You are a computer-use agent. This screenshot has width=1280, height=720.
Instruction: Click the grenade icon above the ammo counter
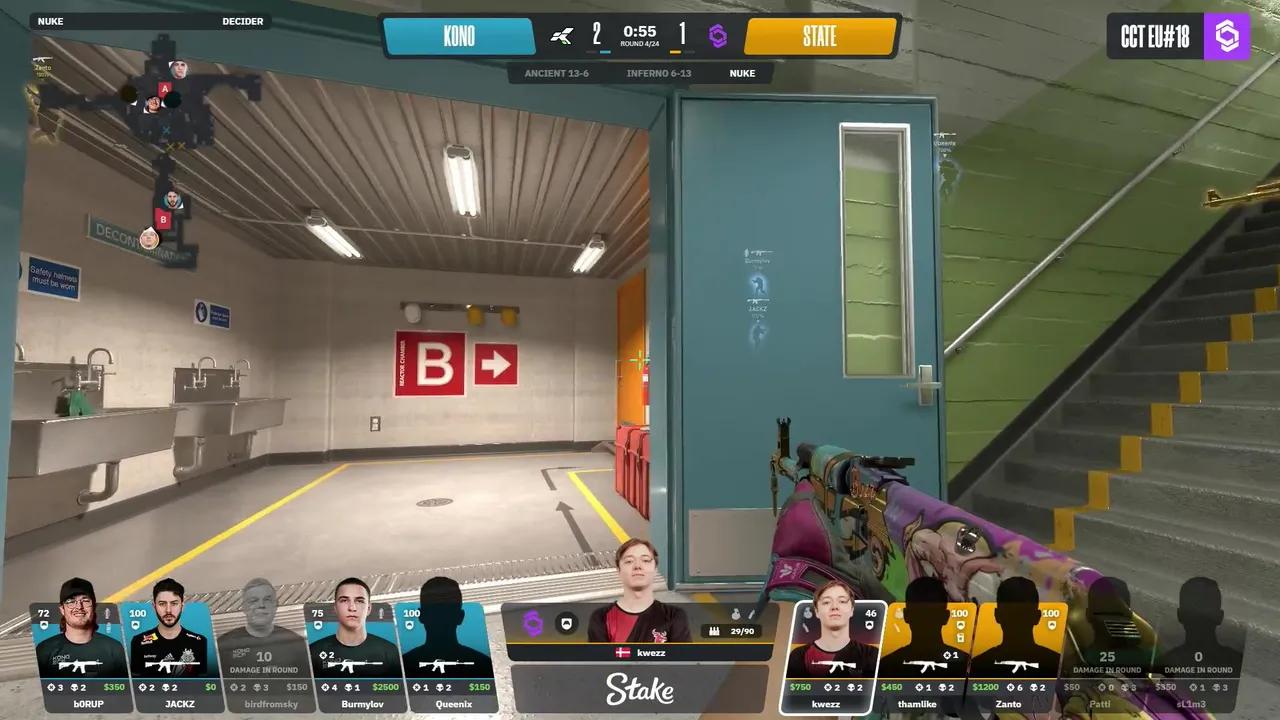coord(736,614)
